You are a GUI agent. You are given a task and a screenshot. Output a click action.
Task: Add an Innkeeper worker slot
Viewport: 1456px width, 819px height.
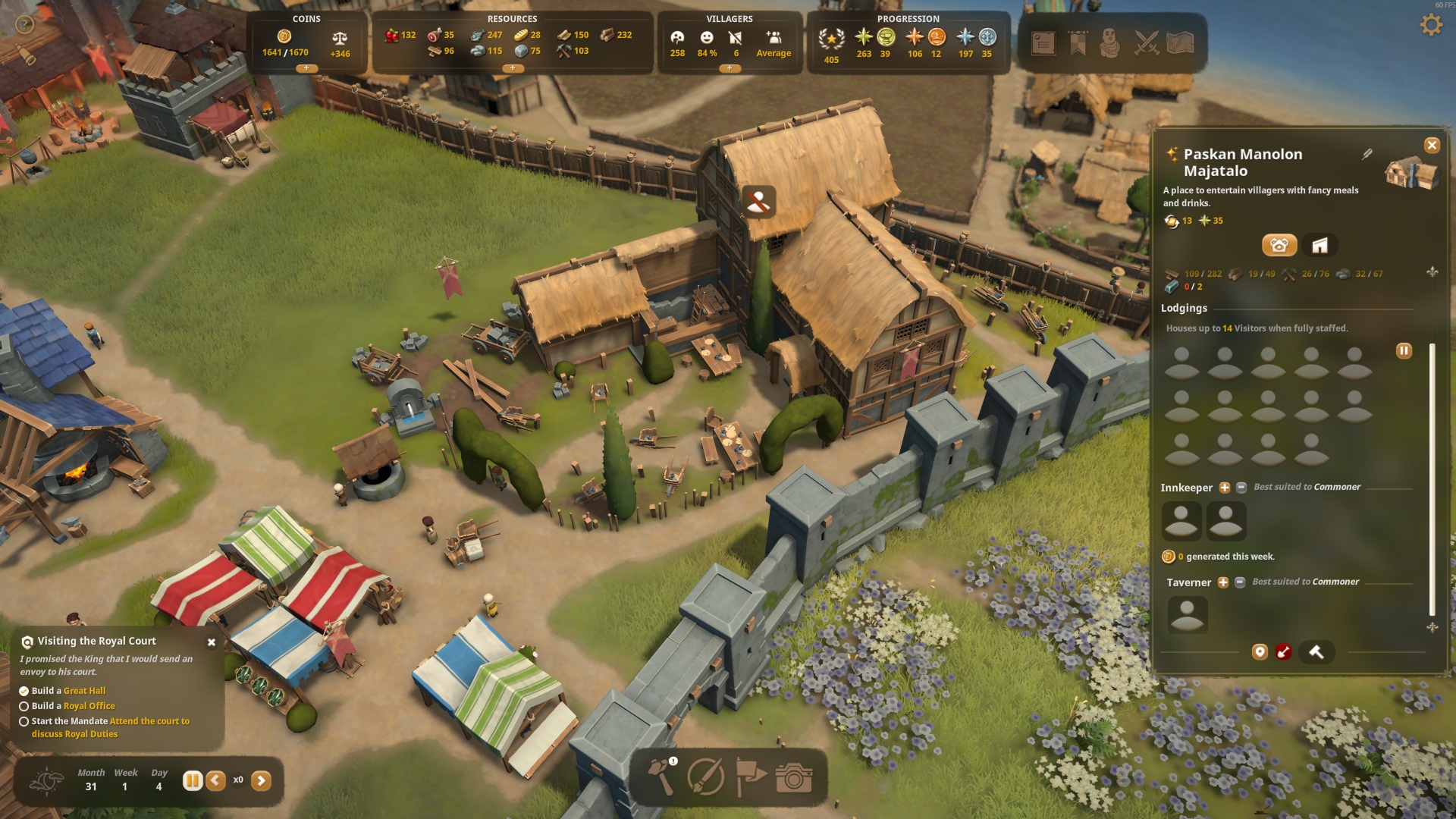click(1225, 488)
